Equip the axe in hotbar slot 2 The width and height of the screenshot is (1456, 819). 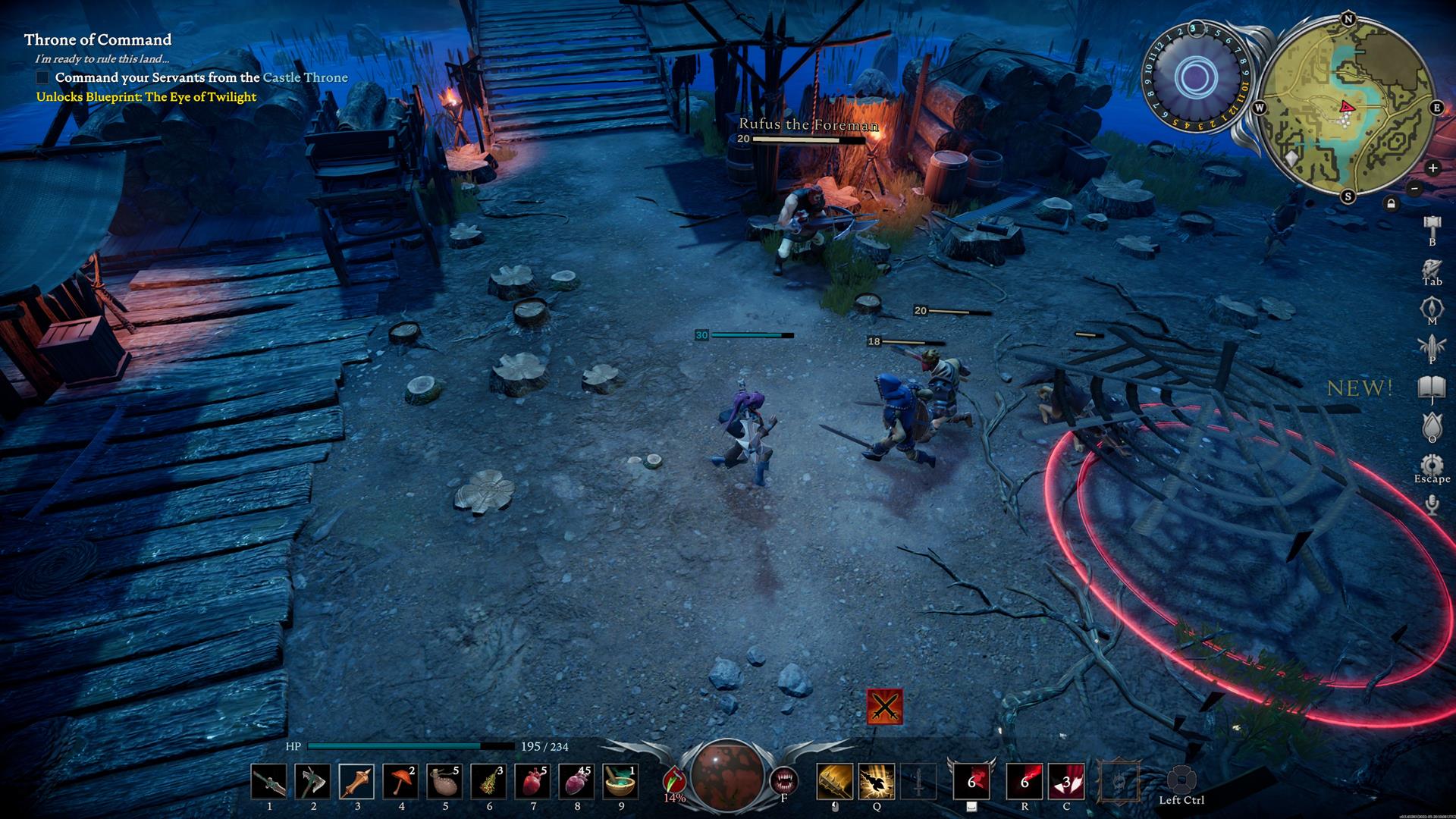pyautogui.click(x=313, y=782)
